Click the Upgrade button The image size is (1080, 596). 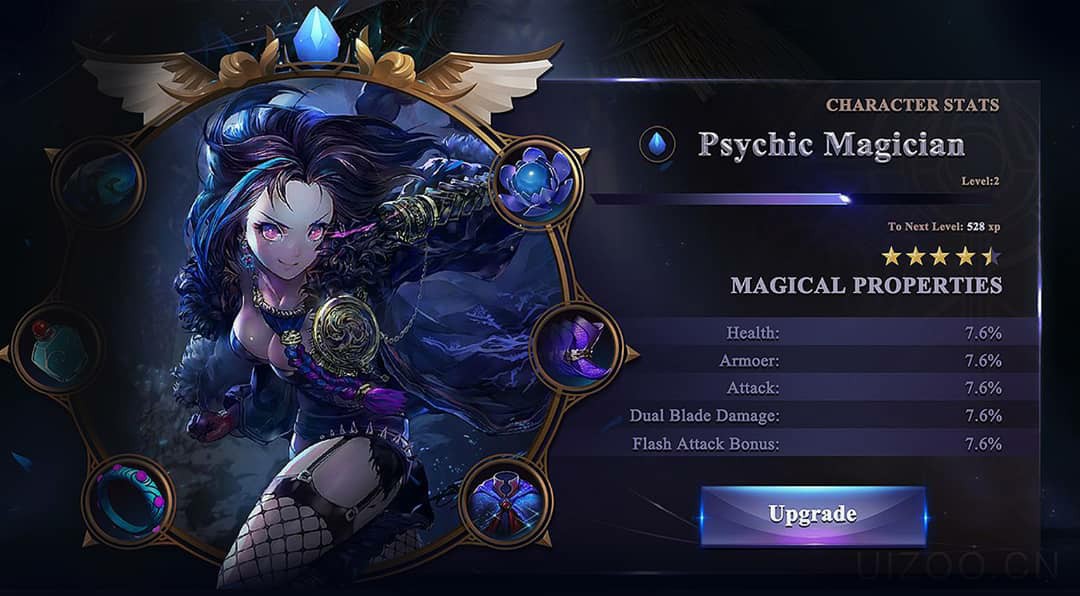click(812, 515)
